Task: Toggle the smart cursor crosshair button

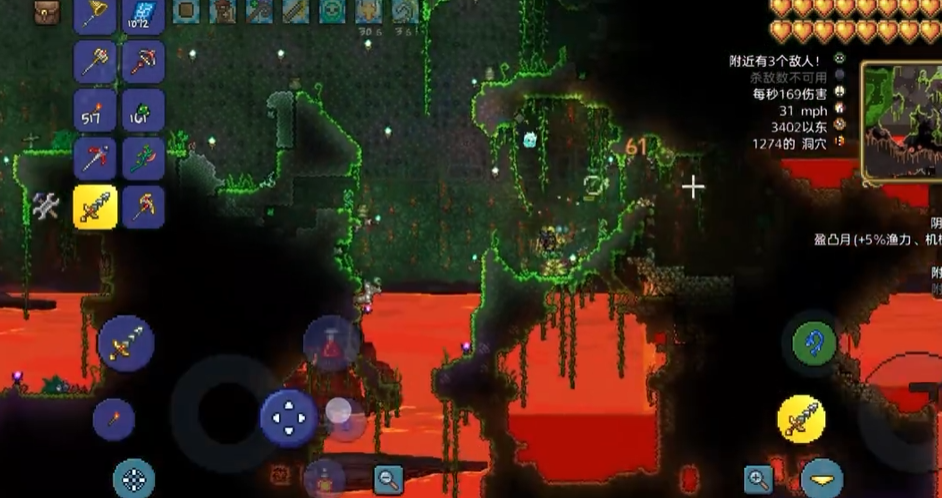Action: click(x=133, y=478)
